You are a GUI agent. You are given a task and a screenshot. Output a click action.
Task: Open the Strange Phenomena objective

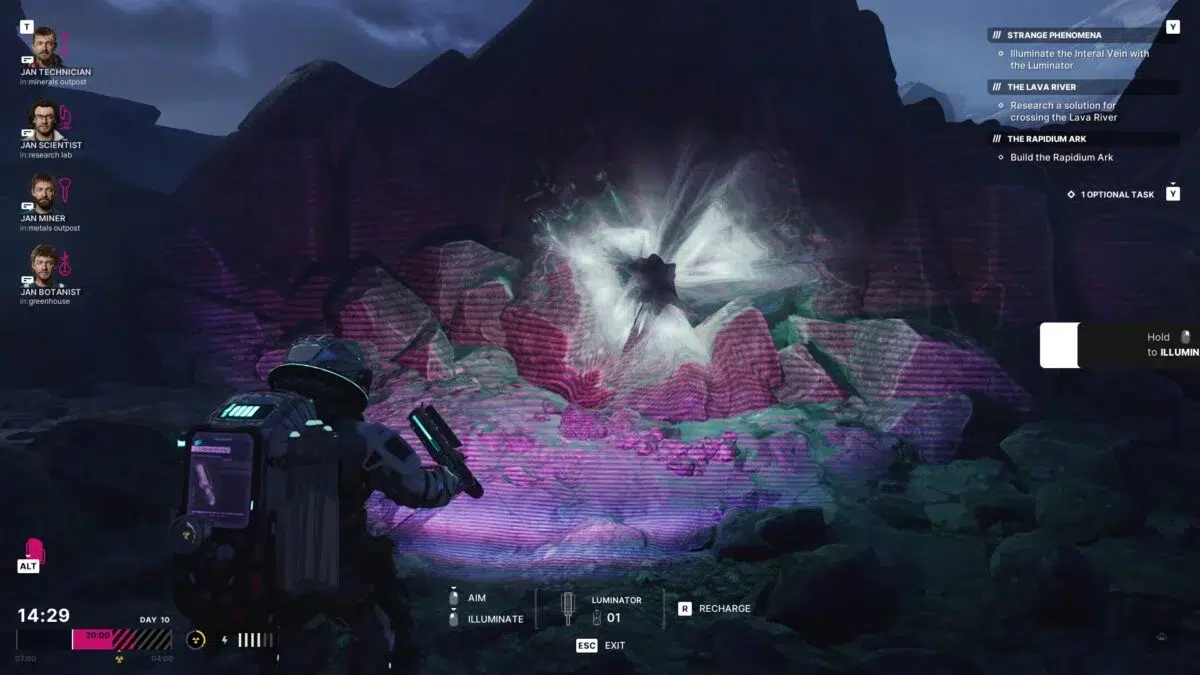1054,35
